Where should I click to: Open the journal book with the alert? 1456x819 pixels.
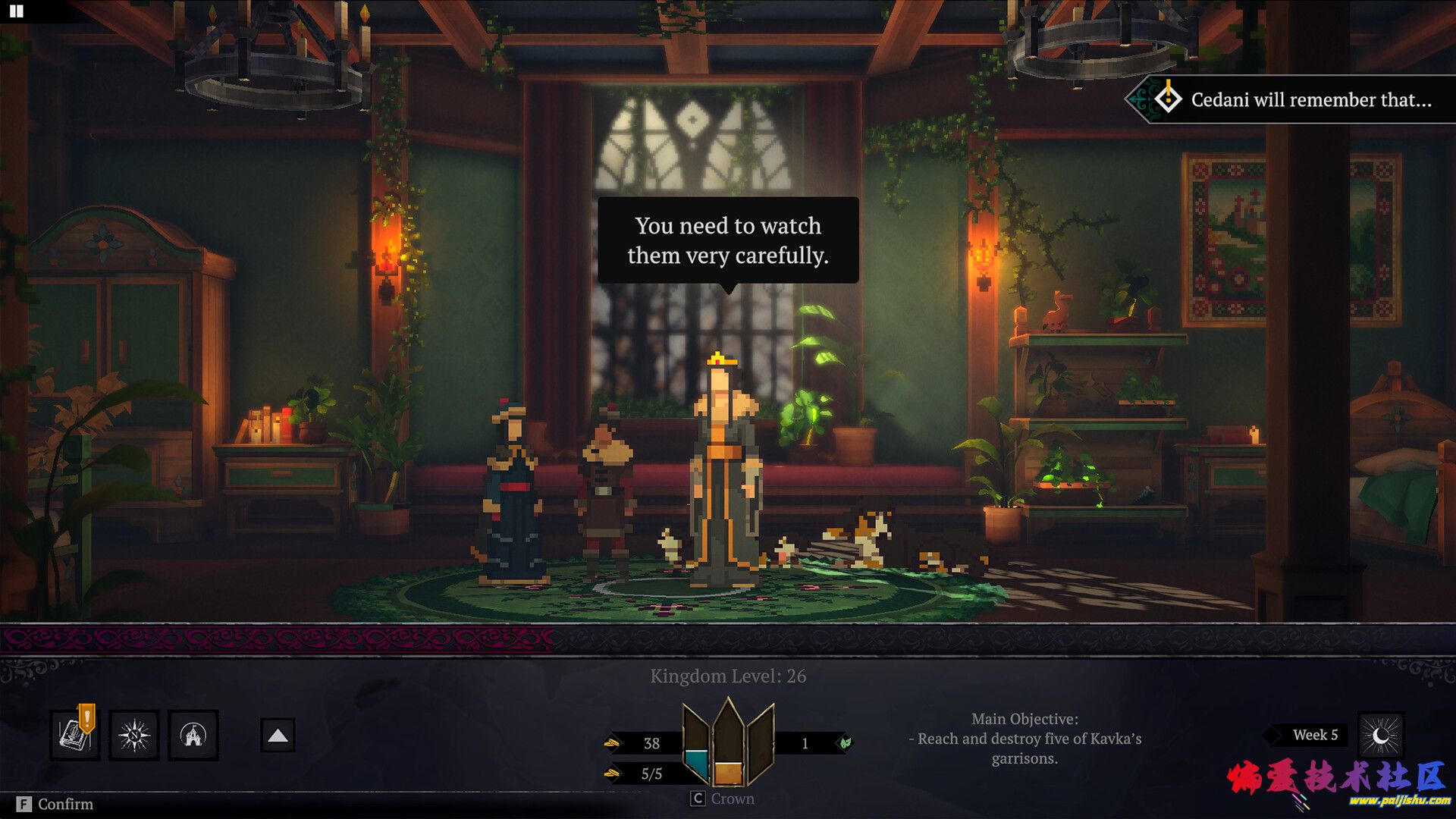pos(75,735)
